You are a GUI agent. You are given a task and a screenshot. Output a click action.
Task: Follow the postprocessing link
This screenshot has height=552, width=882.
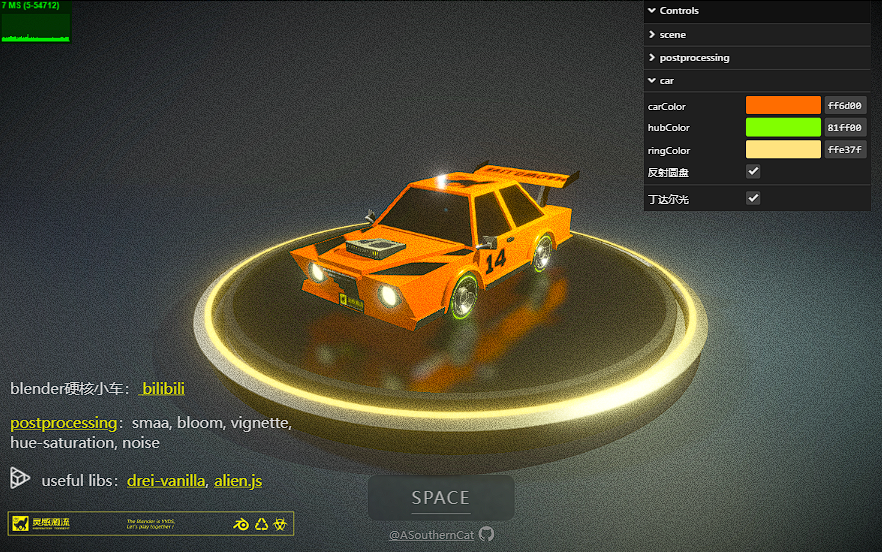[64, 423]
